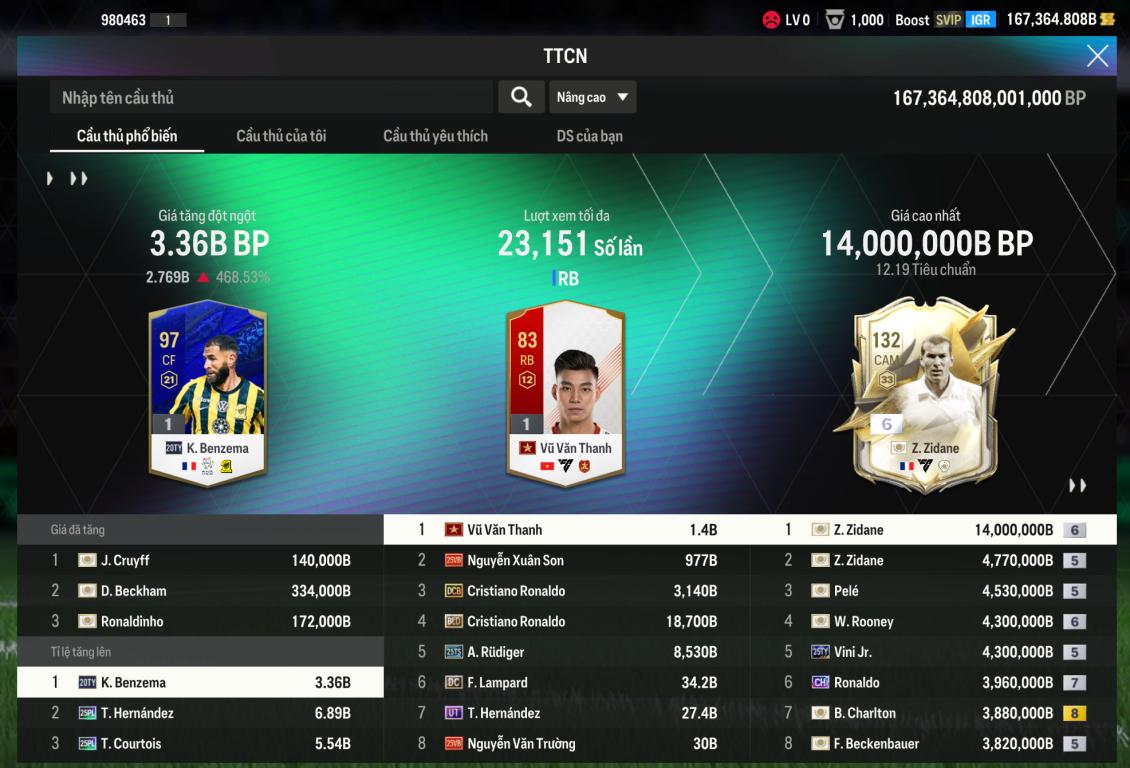1130x768 pixels.
Task: Open the Nâng cao dropdown
Action: pyautogui.click(x=592, y=97)
